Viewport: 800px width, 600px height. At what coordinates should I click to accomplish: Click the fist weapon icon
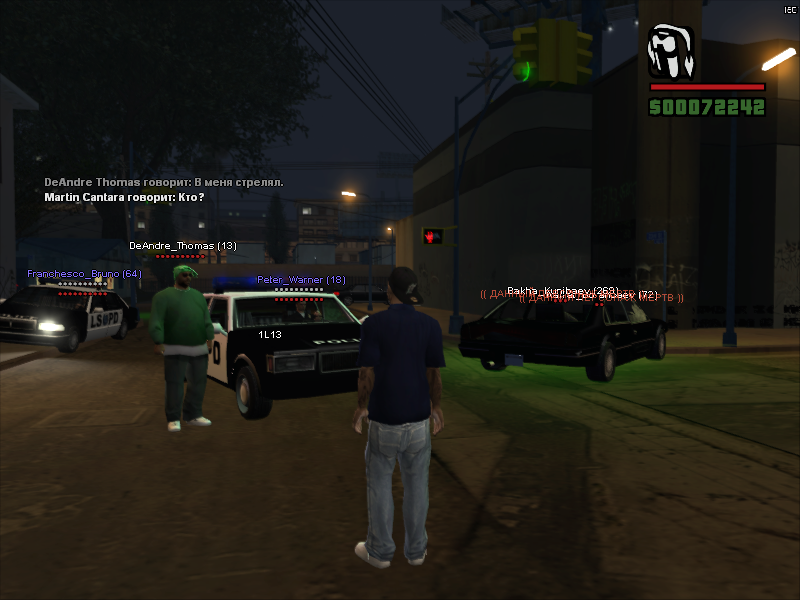[x=671, y=52]
